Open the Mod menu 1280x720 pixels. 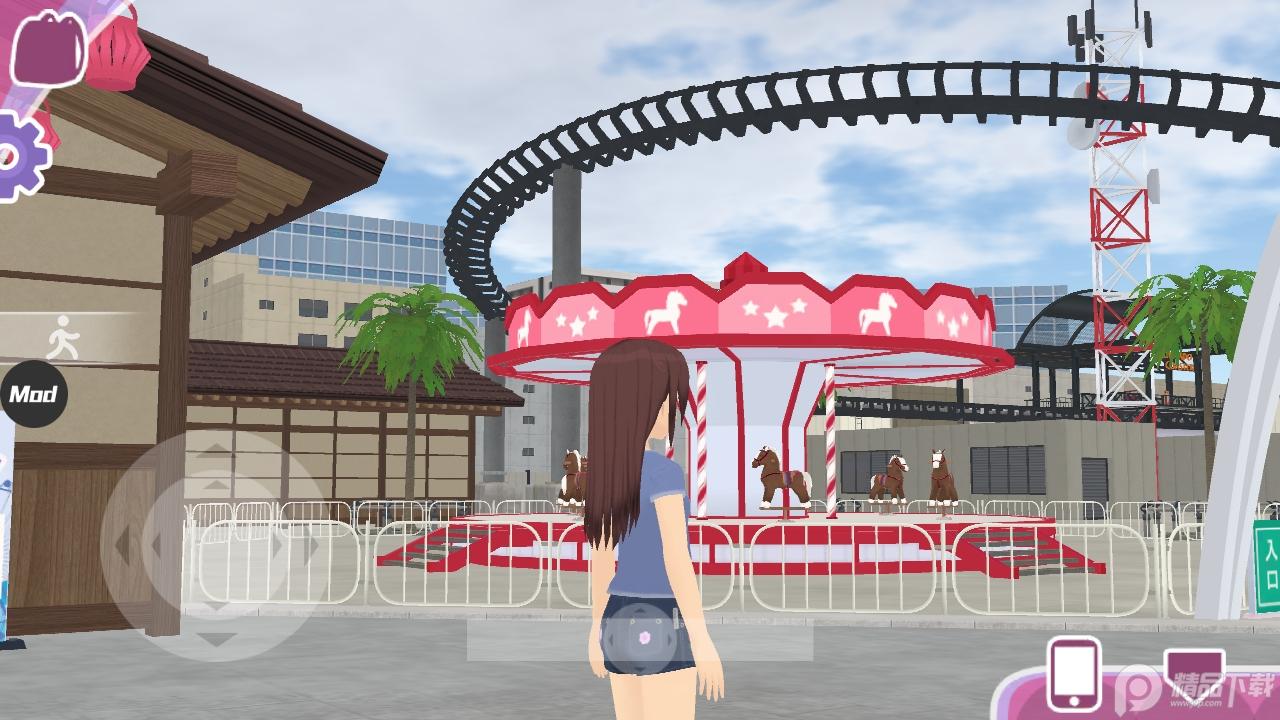click(x=32, y=393)
